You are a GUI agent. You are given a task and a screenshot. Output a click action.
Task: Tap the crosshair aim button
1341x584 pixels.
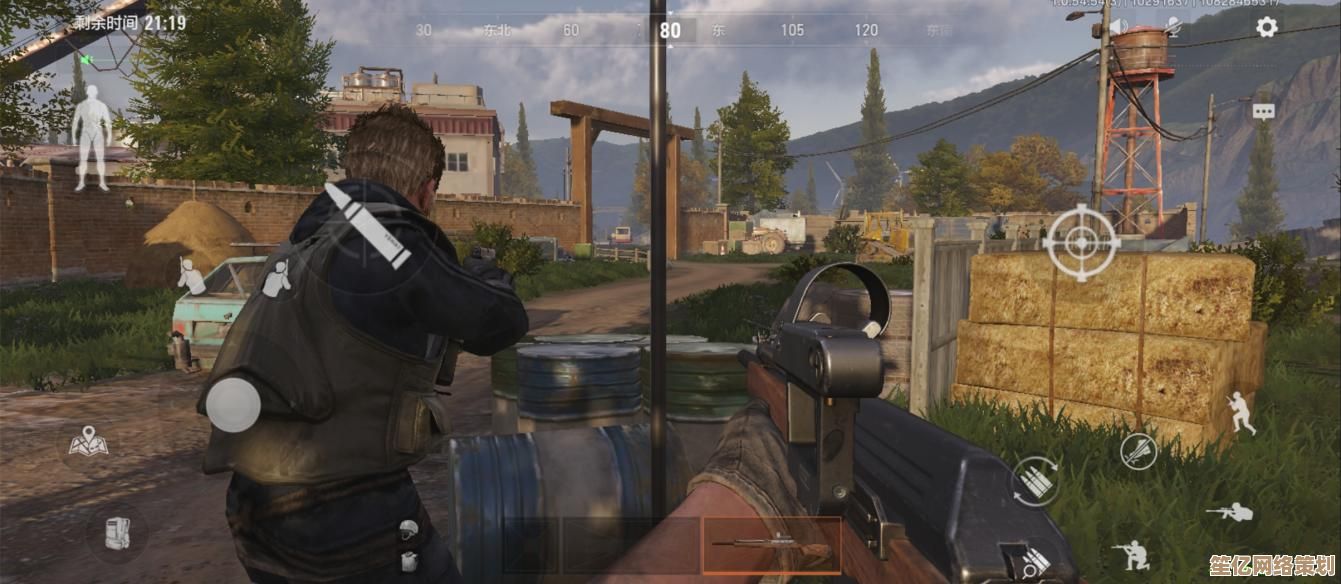1080,242
